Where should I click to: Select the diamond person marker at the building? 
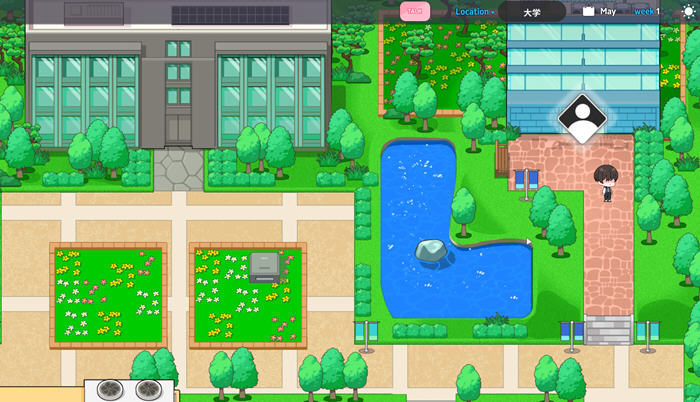coord(582,118)
